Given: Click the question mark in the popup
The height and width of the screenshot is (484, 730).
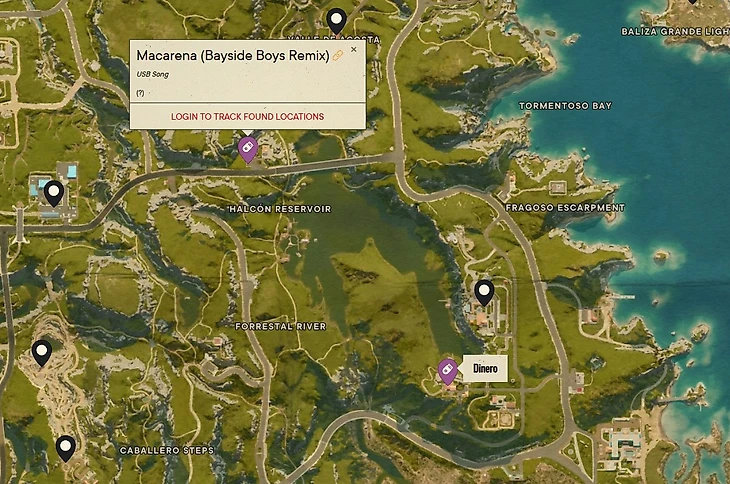Looking at the screenshot, I should 140,92.
